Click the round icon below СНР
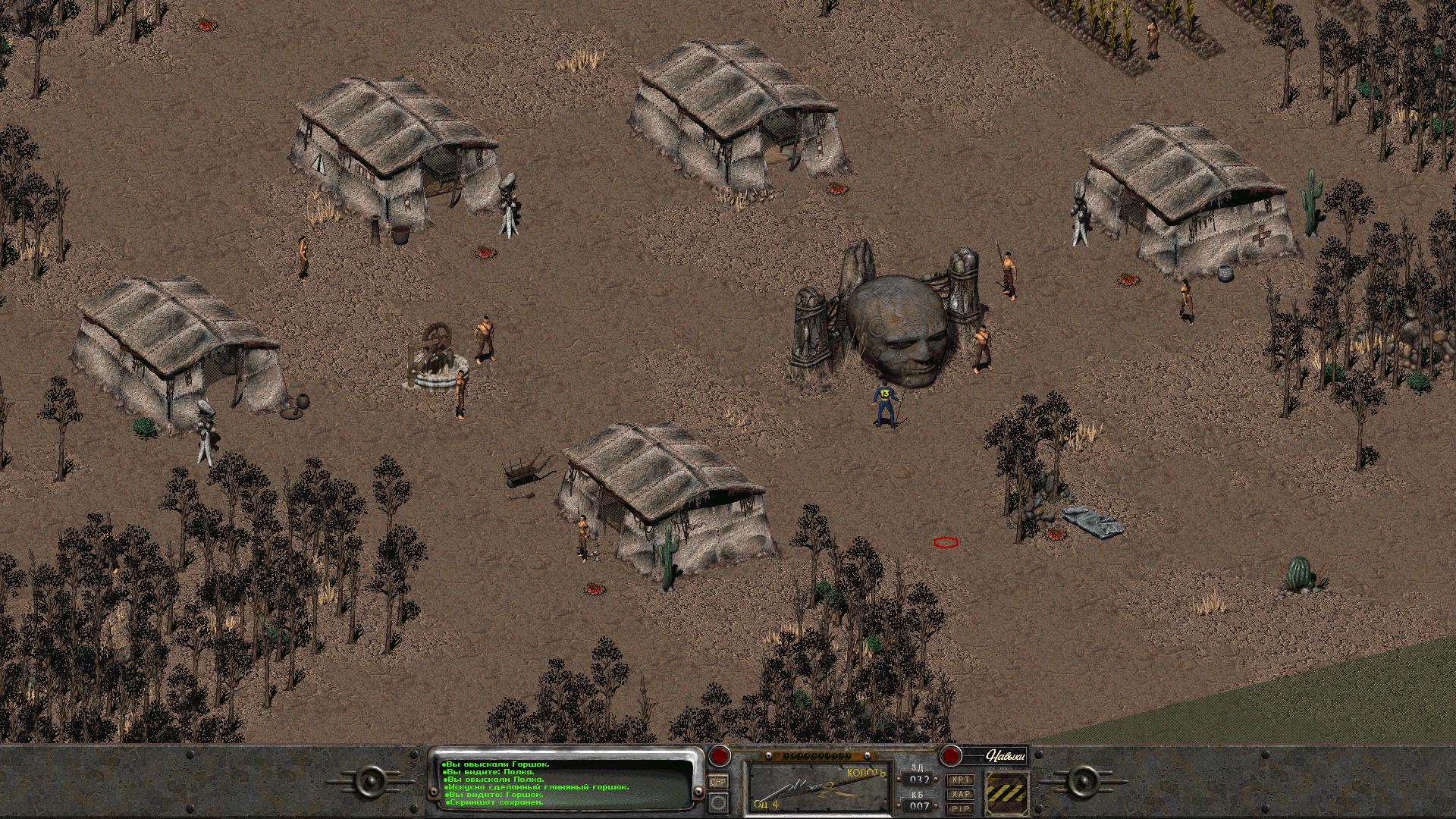 coord(717,803)
